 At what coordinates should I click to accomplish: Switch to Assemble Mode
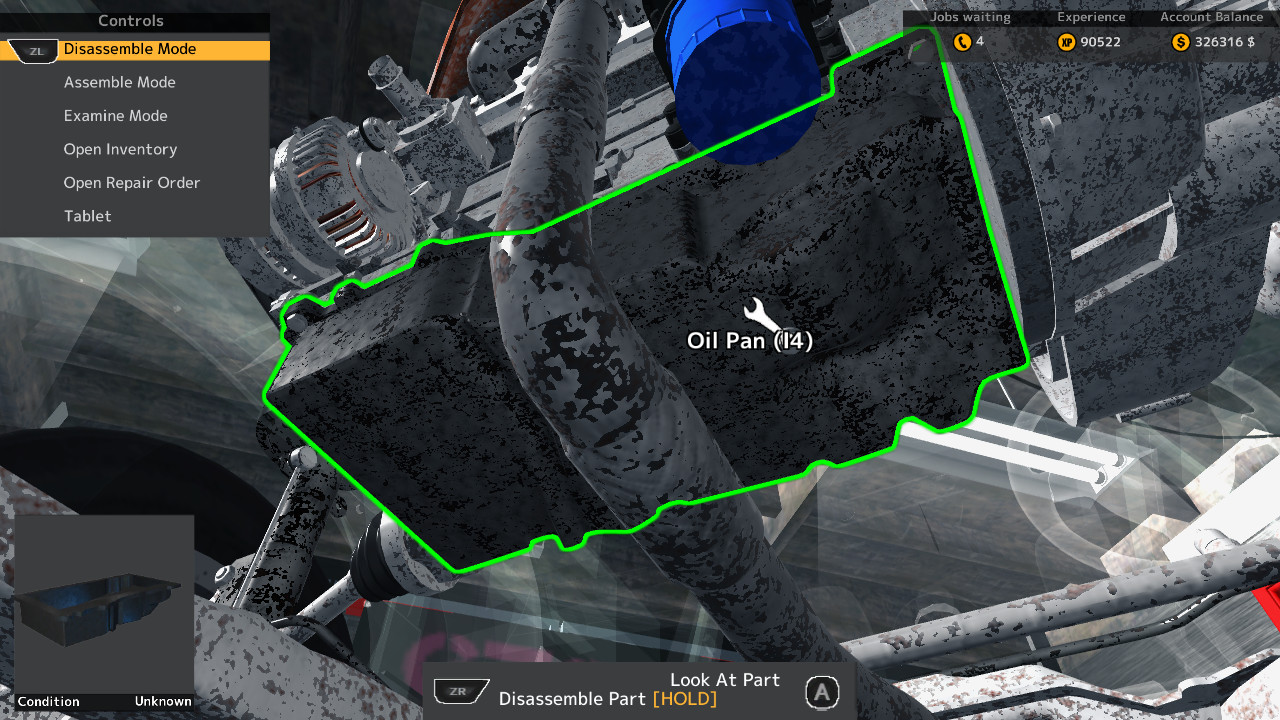click(119, 82)
